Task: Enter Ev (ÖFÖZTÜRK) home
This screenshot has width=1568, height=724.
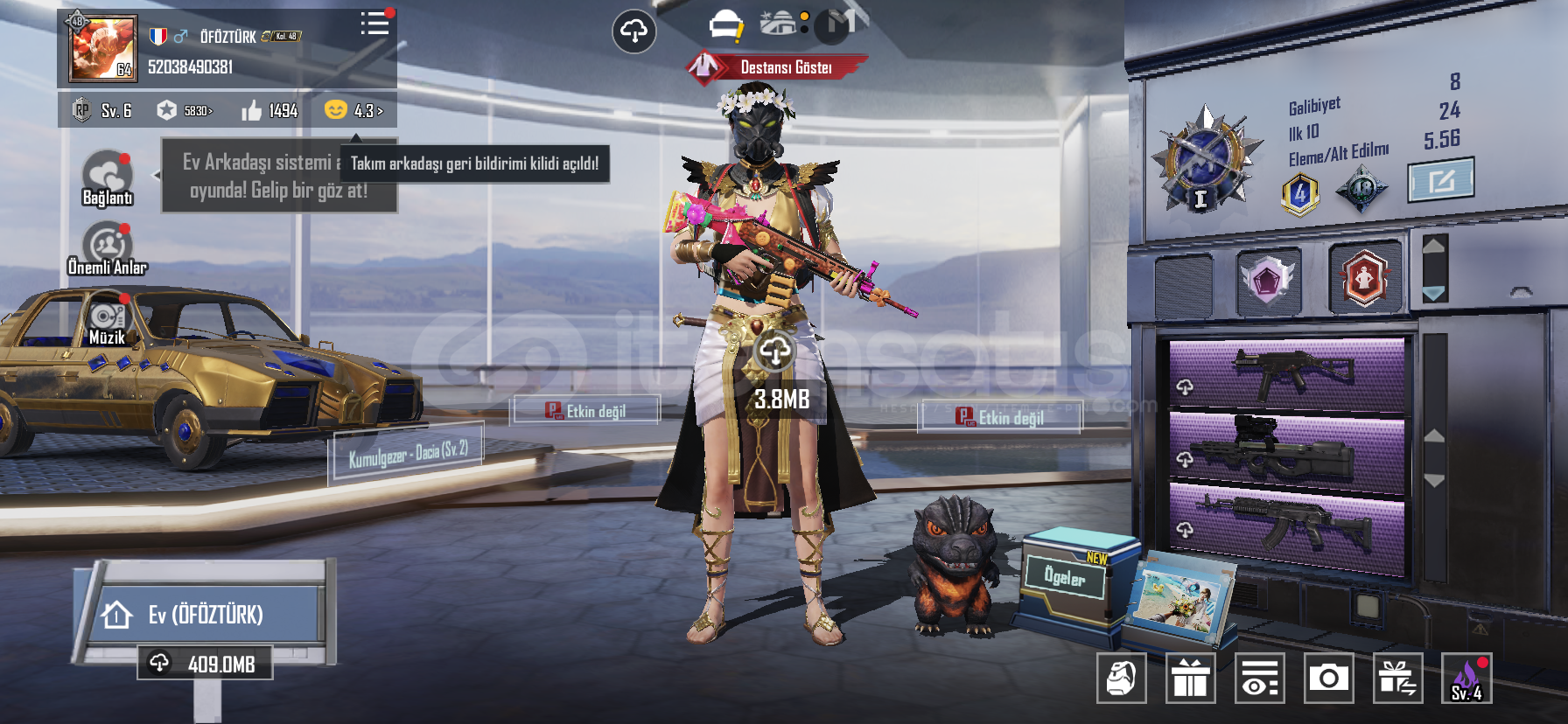Action: tap(205, 615)
